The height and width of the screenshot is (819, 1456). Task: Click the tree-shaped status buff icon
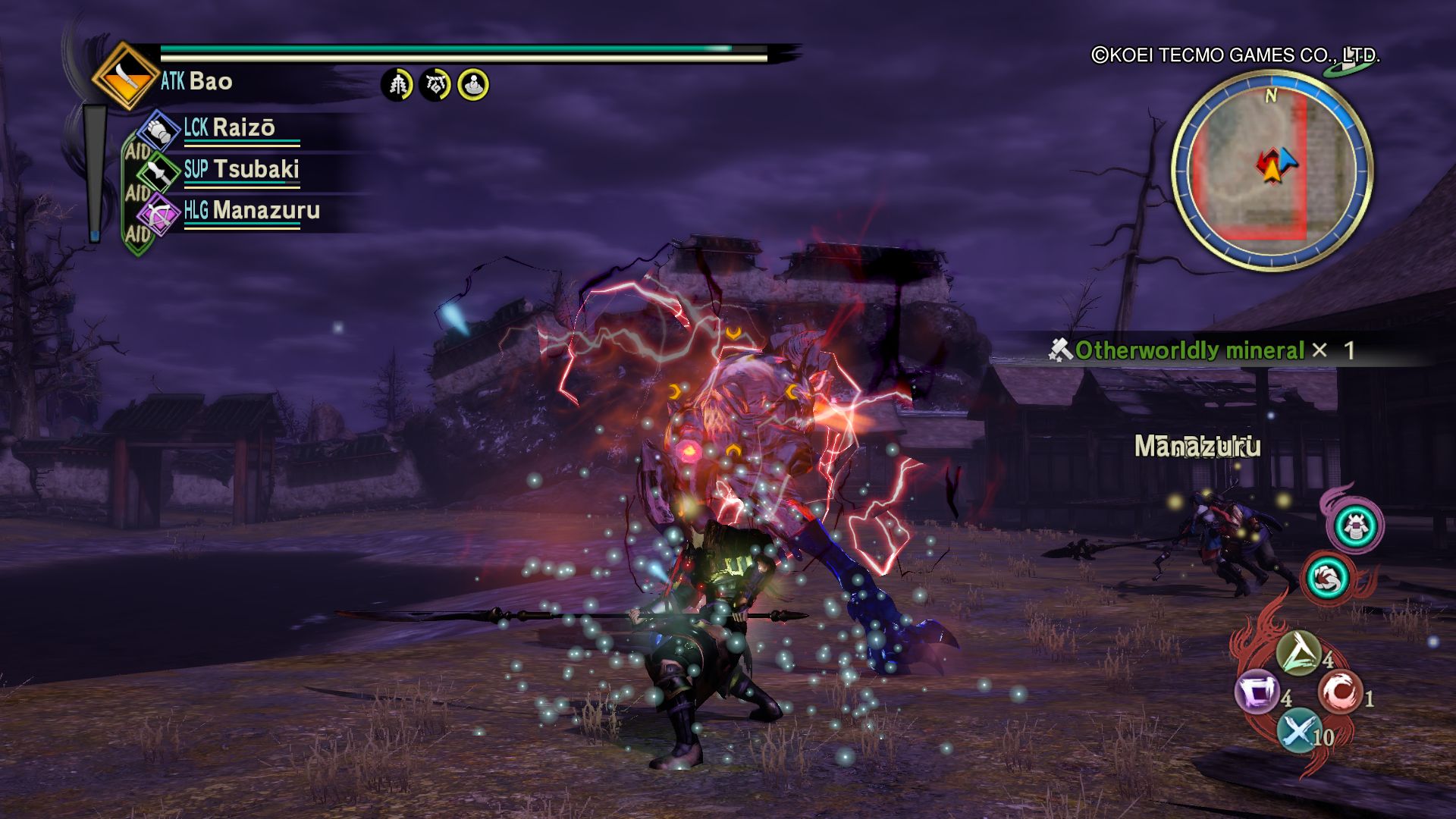pyautogui.click(x=397, y=85)
